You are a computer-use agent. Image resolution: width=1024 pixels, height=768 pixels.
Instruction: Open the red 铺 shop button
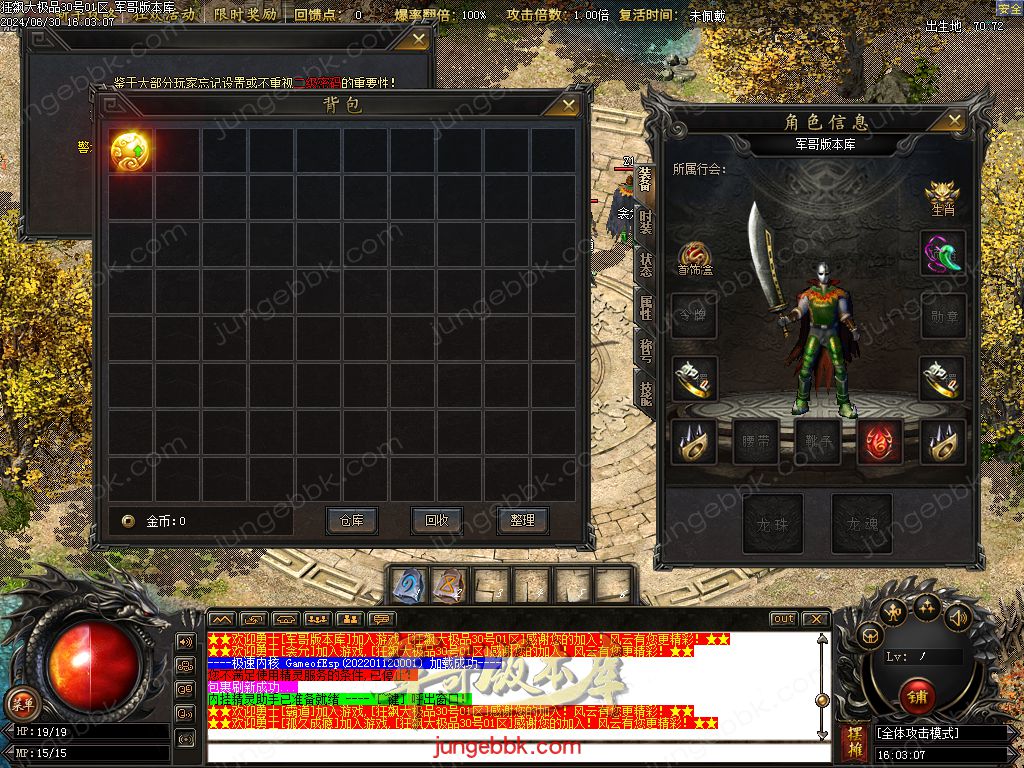click(x=917, y=695)
